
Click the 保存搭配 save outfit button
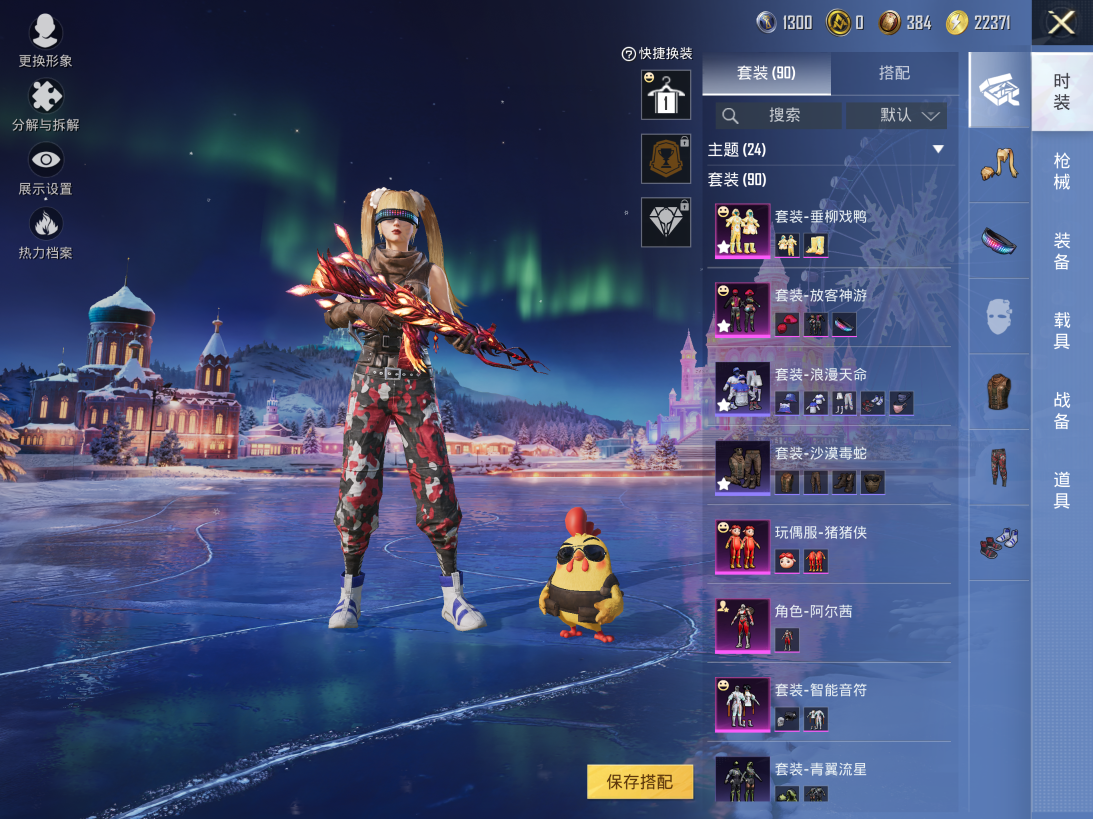(640, 782)
